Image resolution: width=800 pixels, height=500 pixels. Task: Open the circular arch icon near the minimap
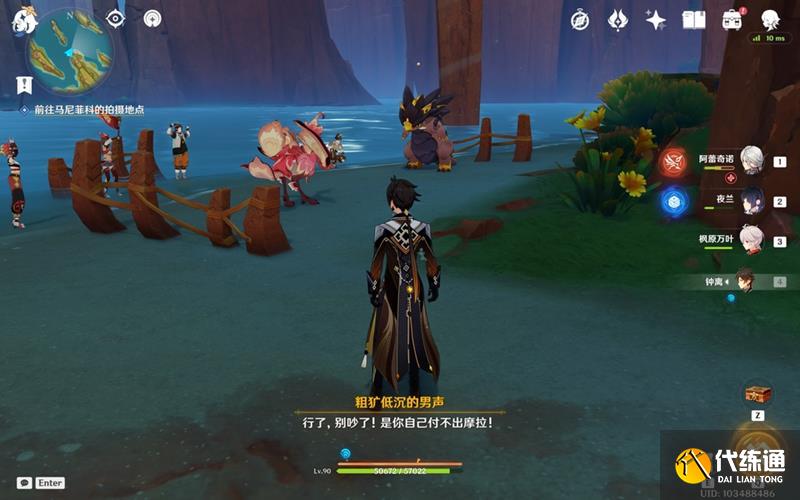[x=152, y=18]
